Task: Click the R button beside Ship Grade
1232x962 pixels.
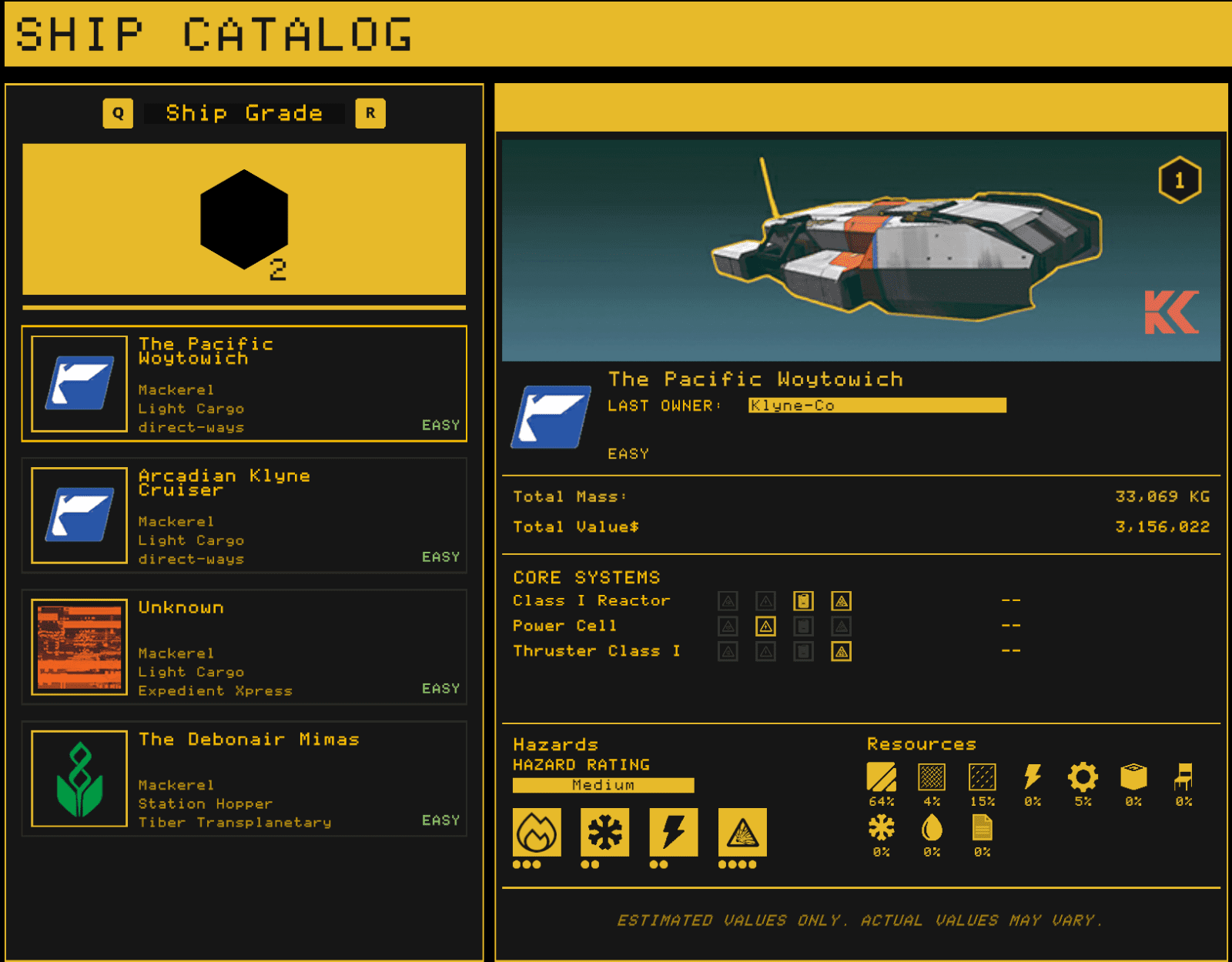Action: (370, 113)
